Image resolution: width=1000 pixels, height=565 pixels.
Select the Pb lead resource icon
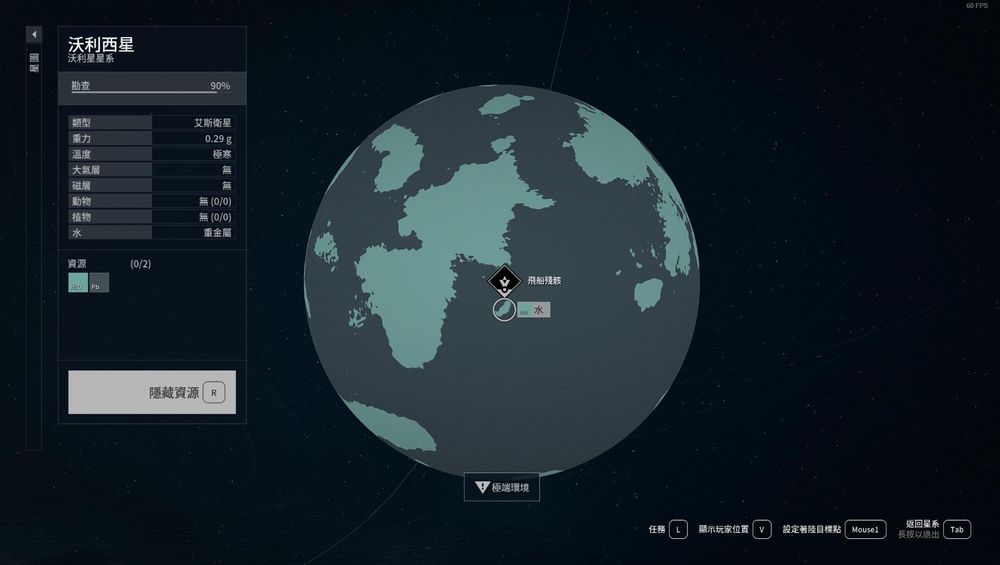coord(99,283)
